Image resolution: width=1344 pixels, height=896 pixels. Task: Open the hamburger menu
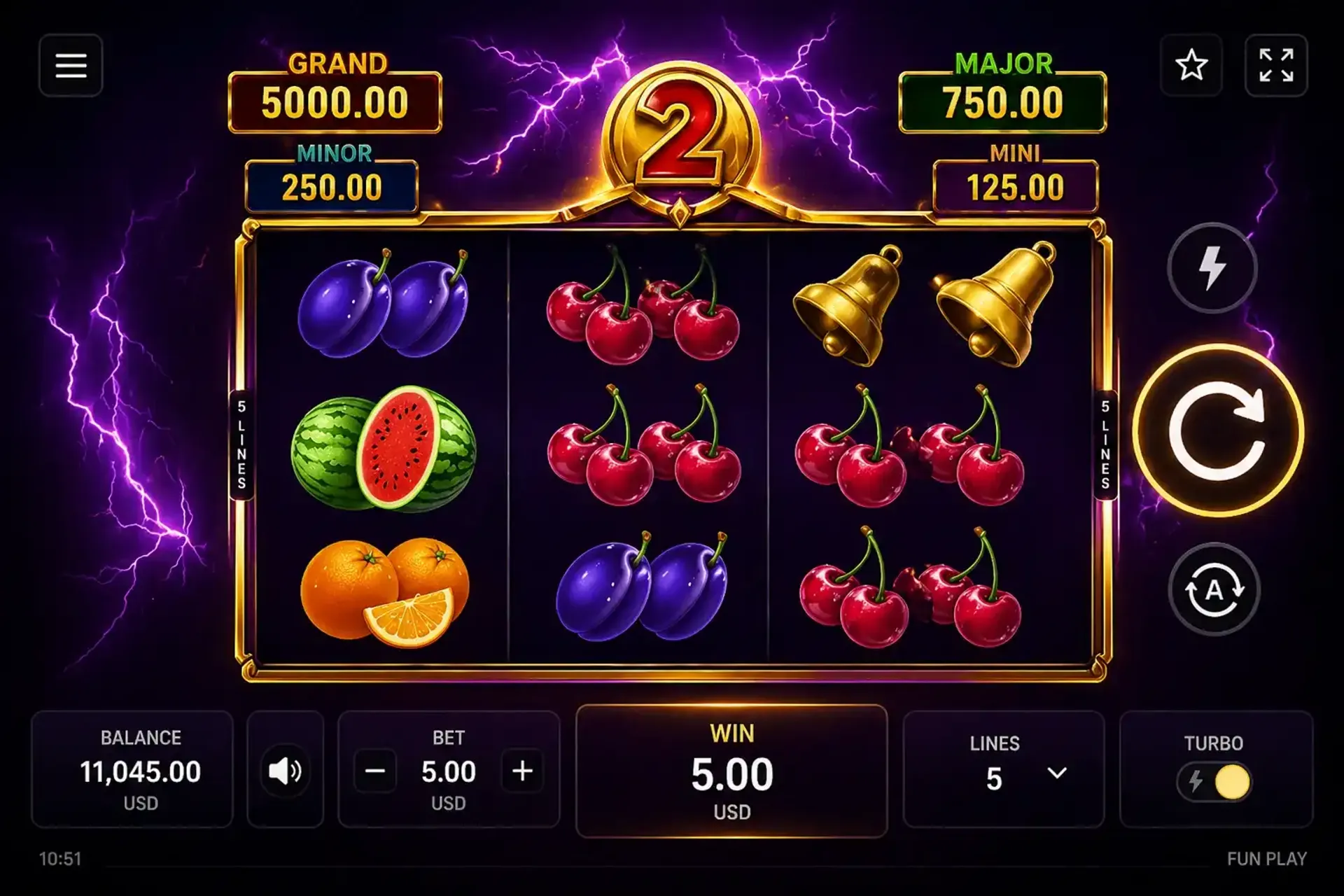[71, 66]
